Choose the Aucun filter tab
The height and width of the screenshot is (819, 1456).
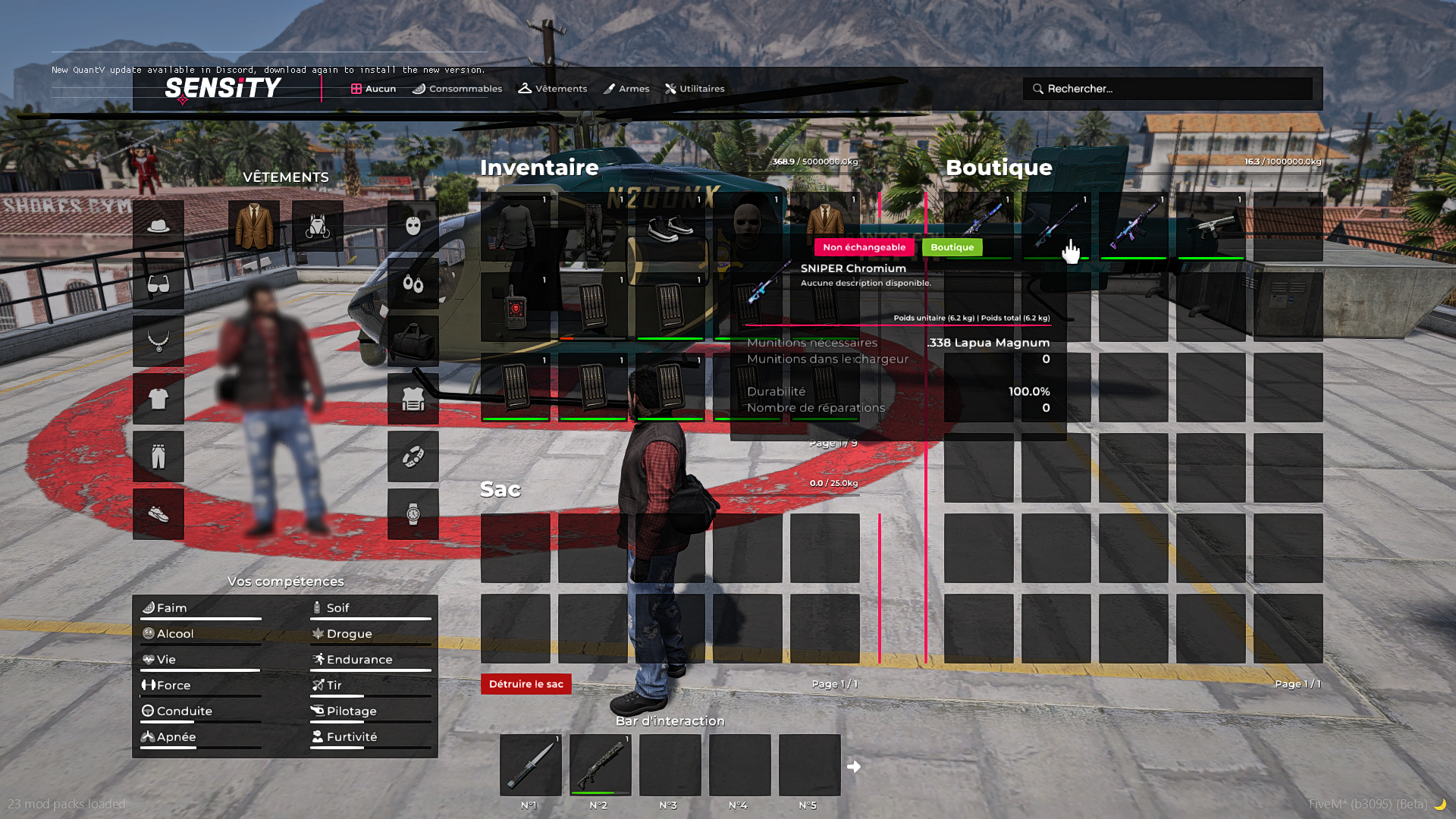373,89
